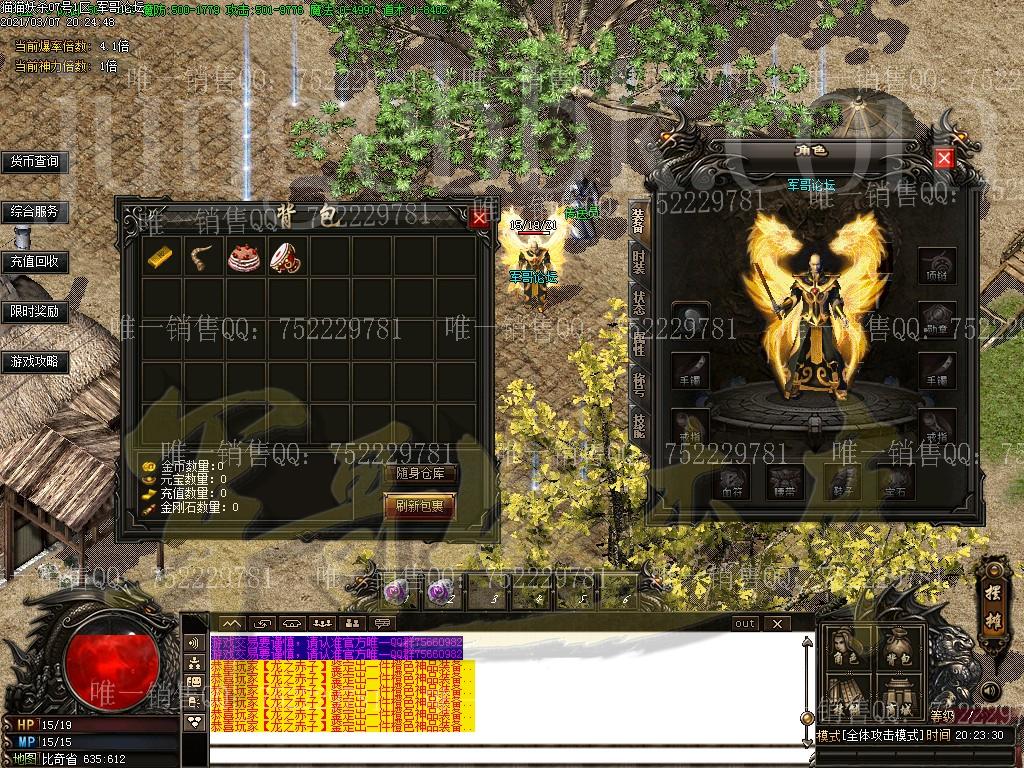Open the 随身仓库 portable warehouse
Screen dimensions: 1024x768
420,474
